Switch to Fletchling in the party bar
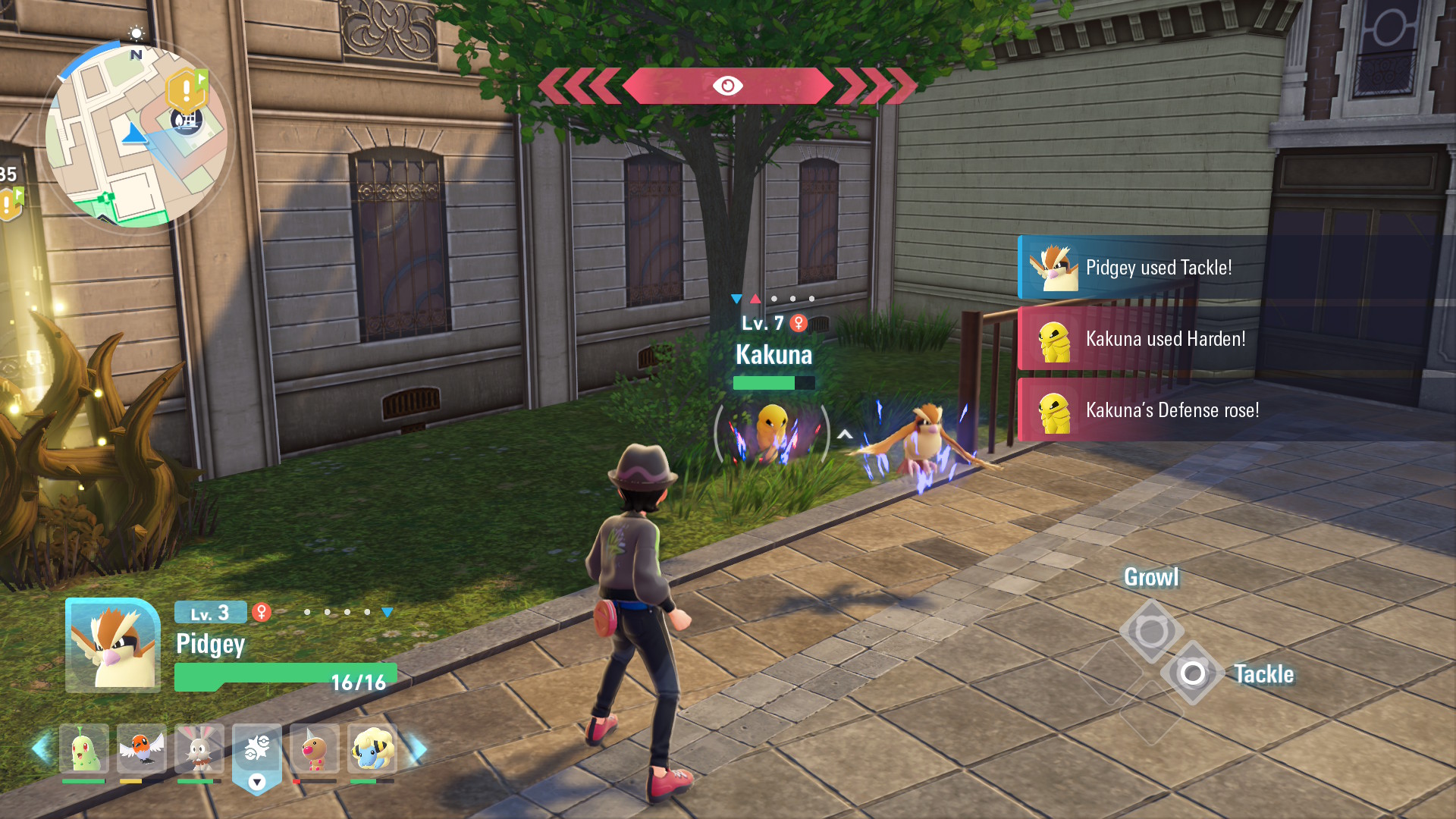 (x=141, y=749)
